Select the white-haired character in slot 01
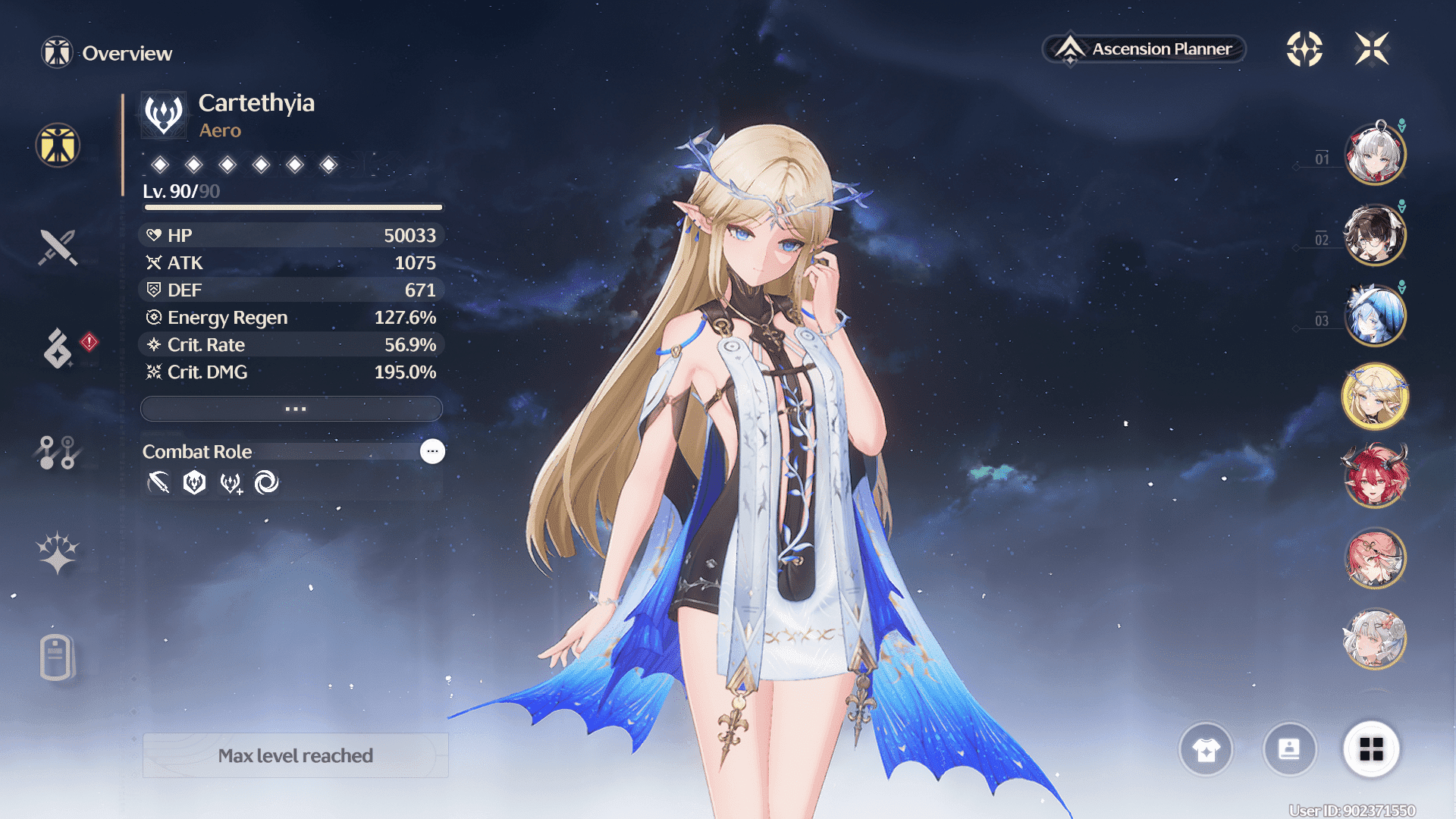Image resolution: width=1456 pixels, height=819 pixels. click(x=1375, y=154)
